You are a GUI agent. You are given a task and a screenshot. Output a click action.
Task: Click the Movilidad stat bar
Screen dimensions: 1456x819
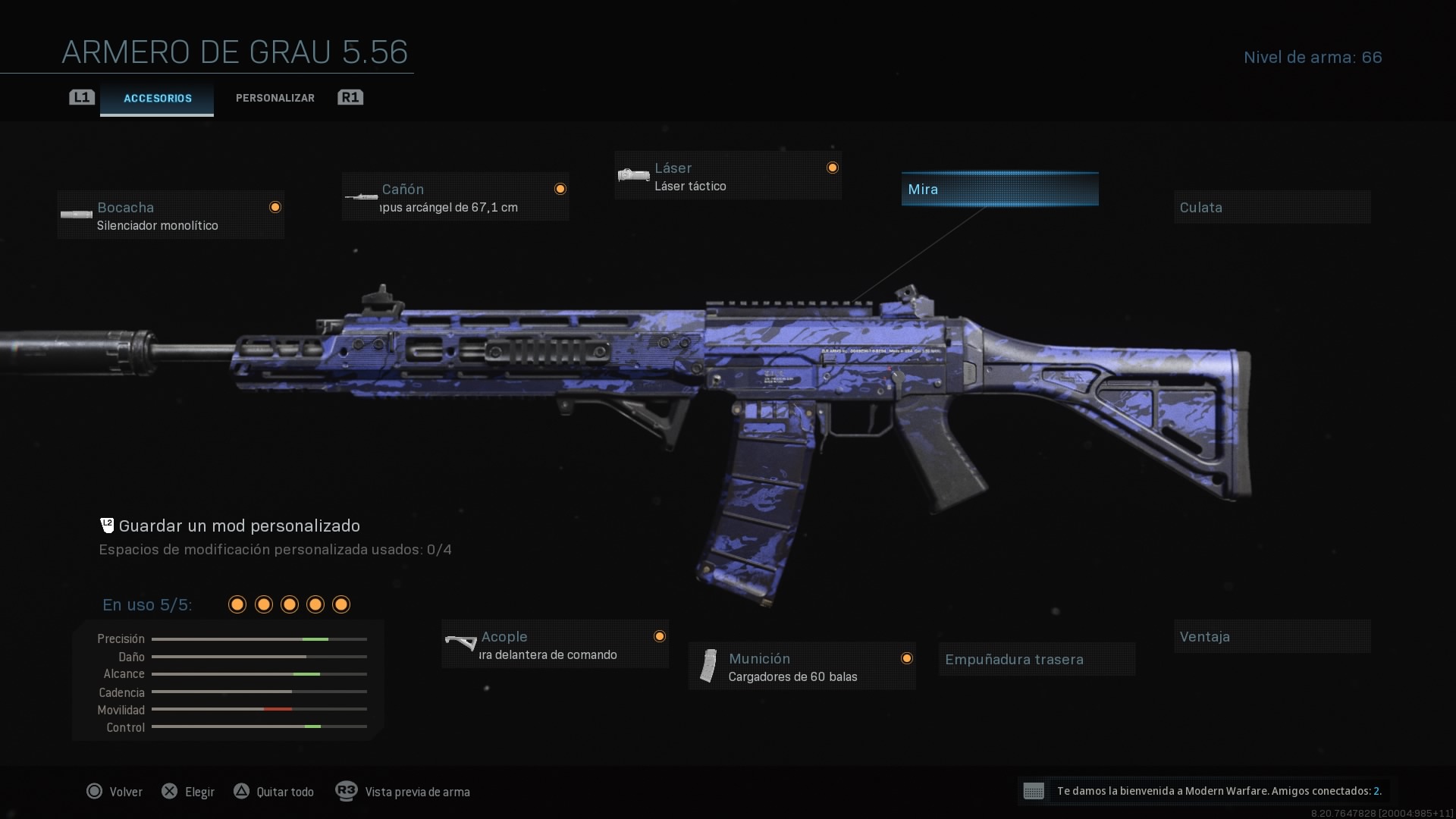click(259, 709)
